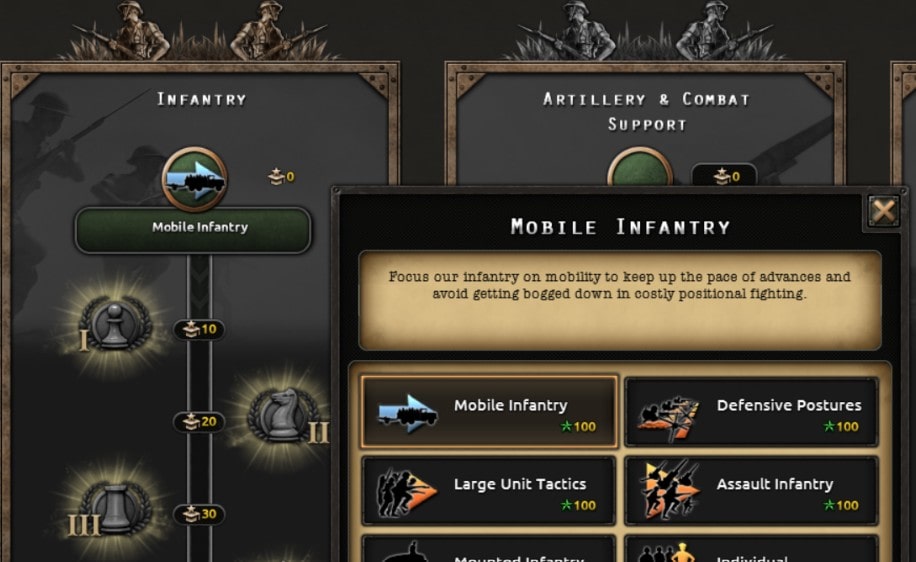Close the Mobile Infantry selection popup
Screen dimensions: 916x562
883,211
